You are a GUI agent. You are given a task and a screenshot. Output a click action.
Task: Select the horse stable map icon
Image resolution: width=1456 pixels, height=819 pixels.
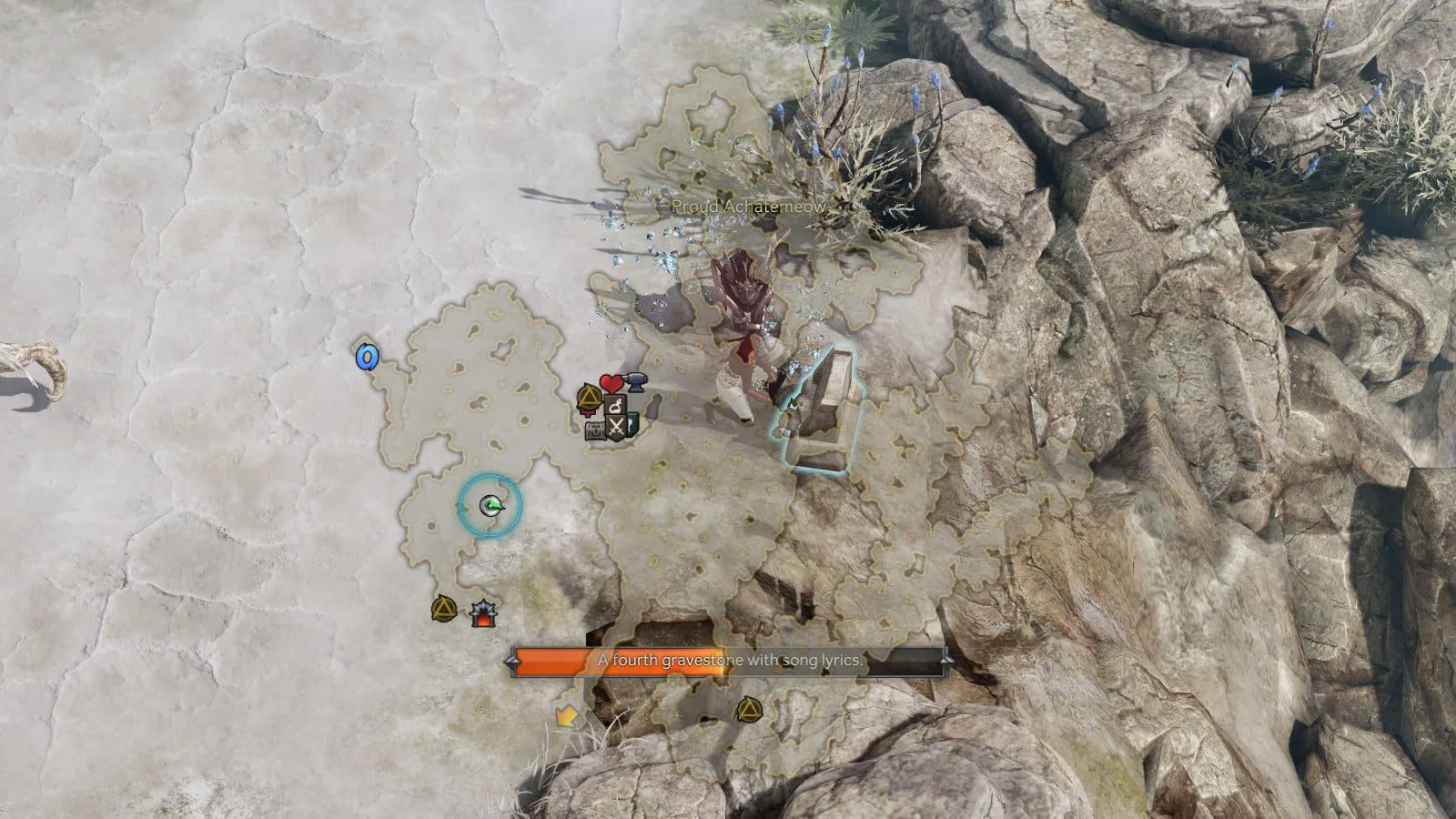615,404
